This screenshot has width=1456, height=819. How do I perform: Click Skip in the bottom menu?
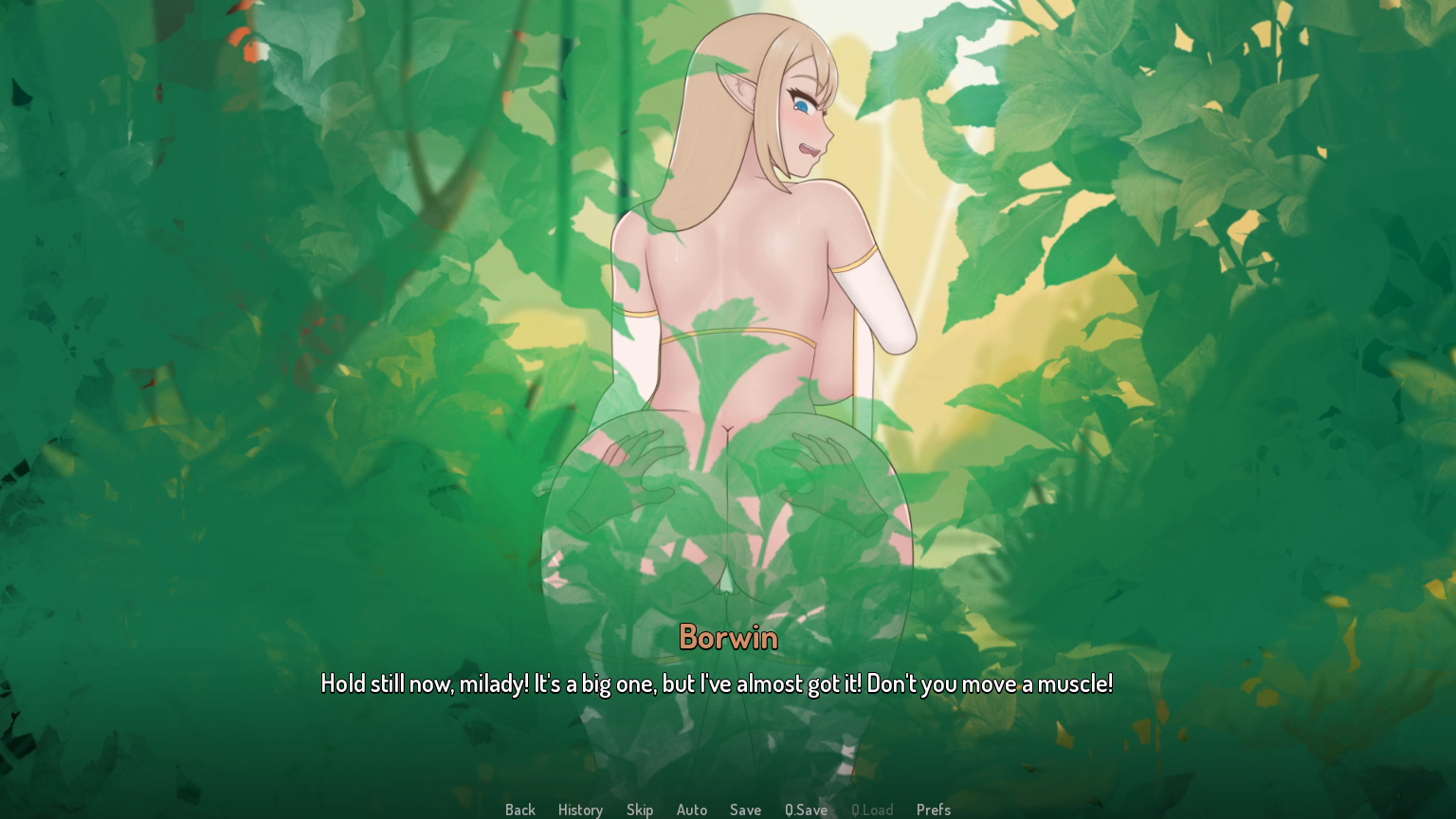tap(640, 810)
